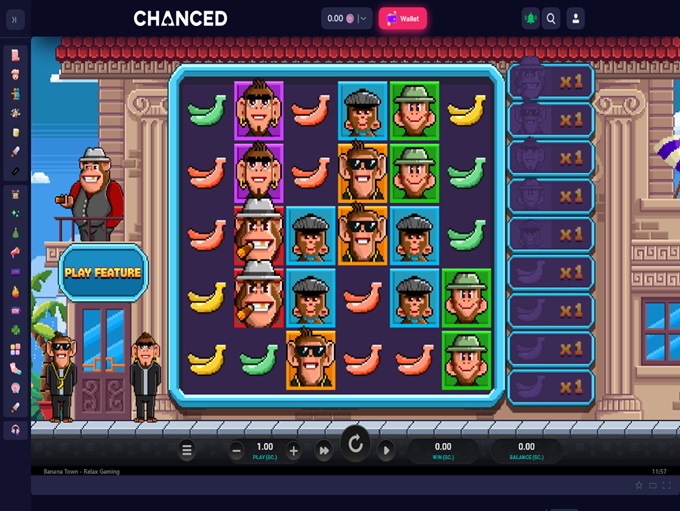Favorite the game with the star
Viewport: 680px width, 511px height.
point(639,485)
